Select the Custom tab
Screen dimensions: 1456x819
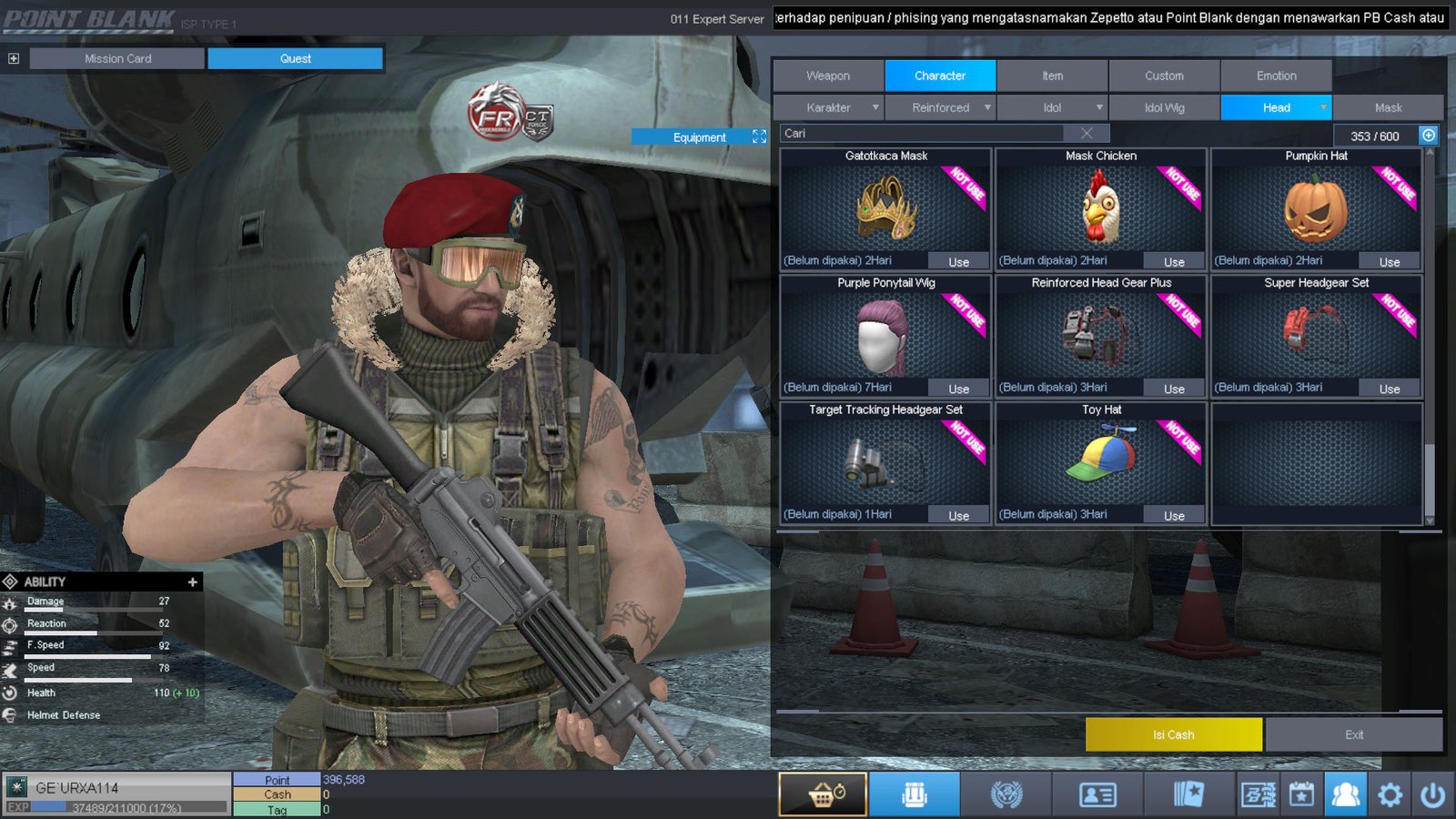[x=1164, y=76]
